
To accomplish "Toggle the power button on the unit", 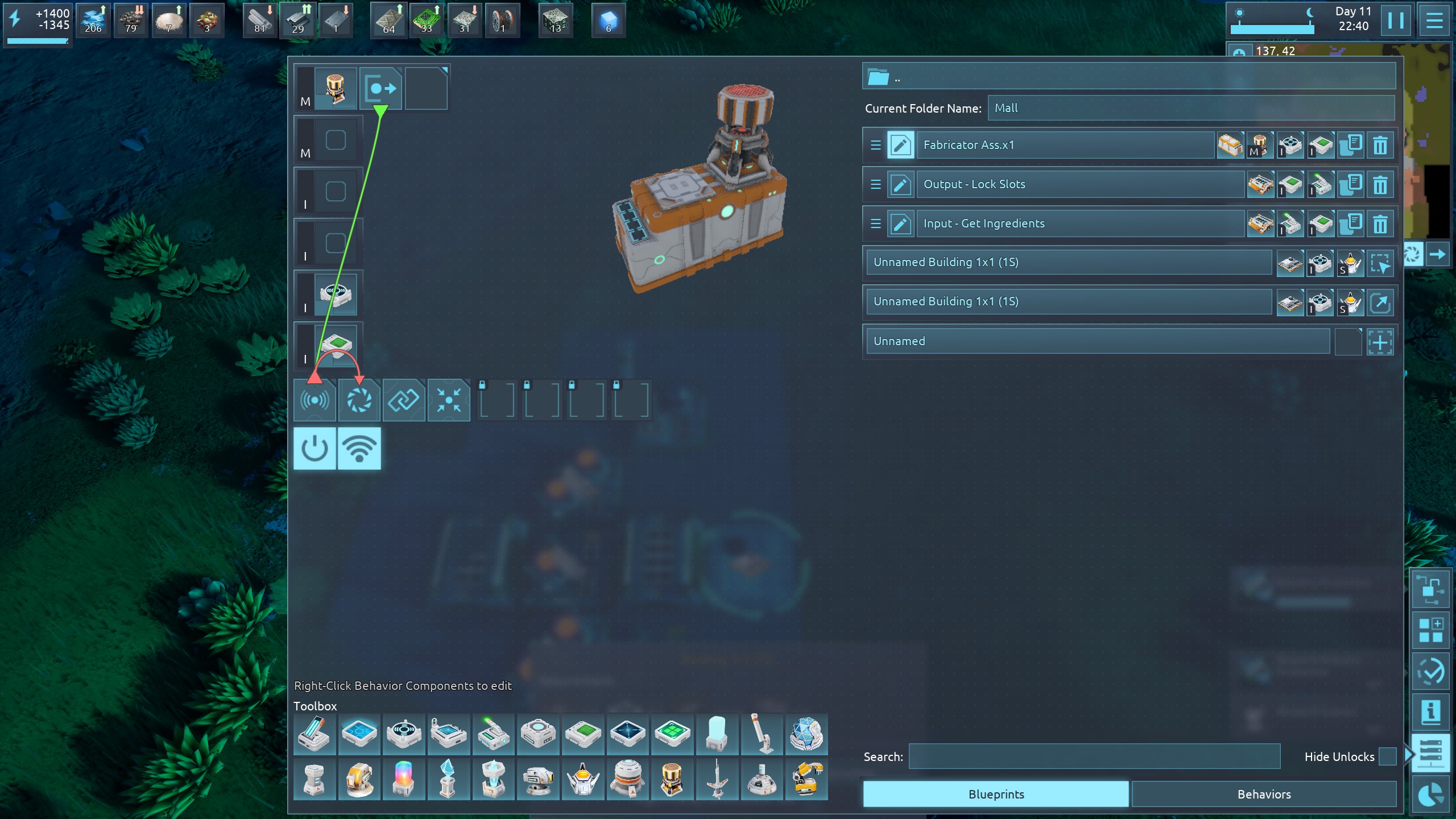I will (315, 449).
